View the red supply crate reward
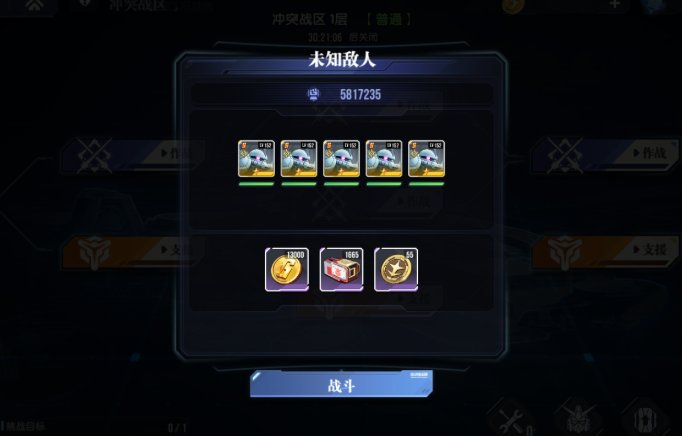The height and width of the screenshot is (436, 682). (x=341, y=270)
